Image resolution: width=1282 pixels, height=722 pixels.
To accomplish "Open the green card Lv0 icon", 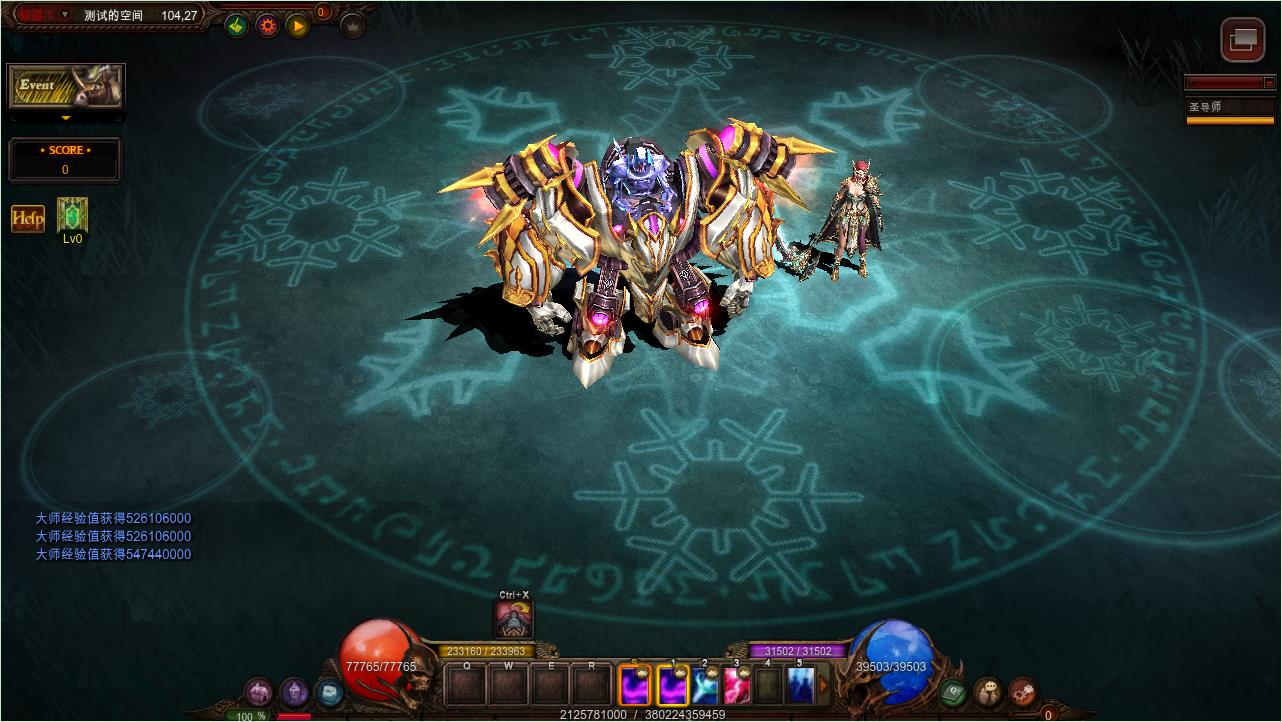I will point(72,215).
